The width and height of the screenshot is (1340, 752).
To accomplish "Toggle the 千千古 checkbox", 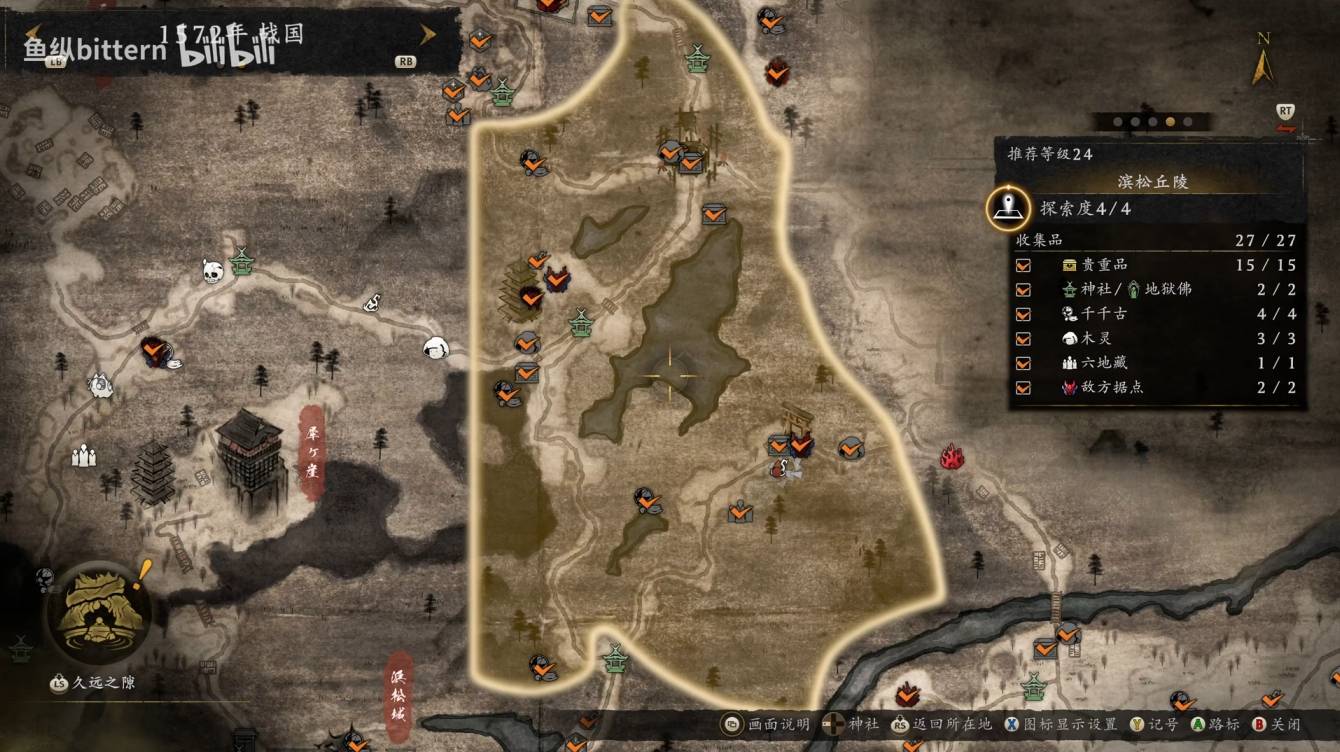I will (1023, 314).
